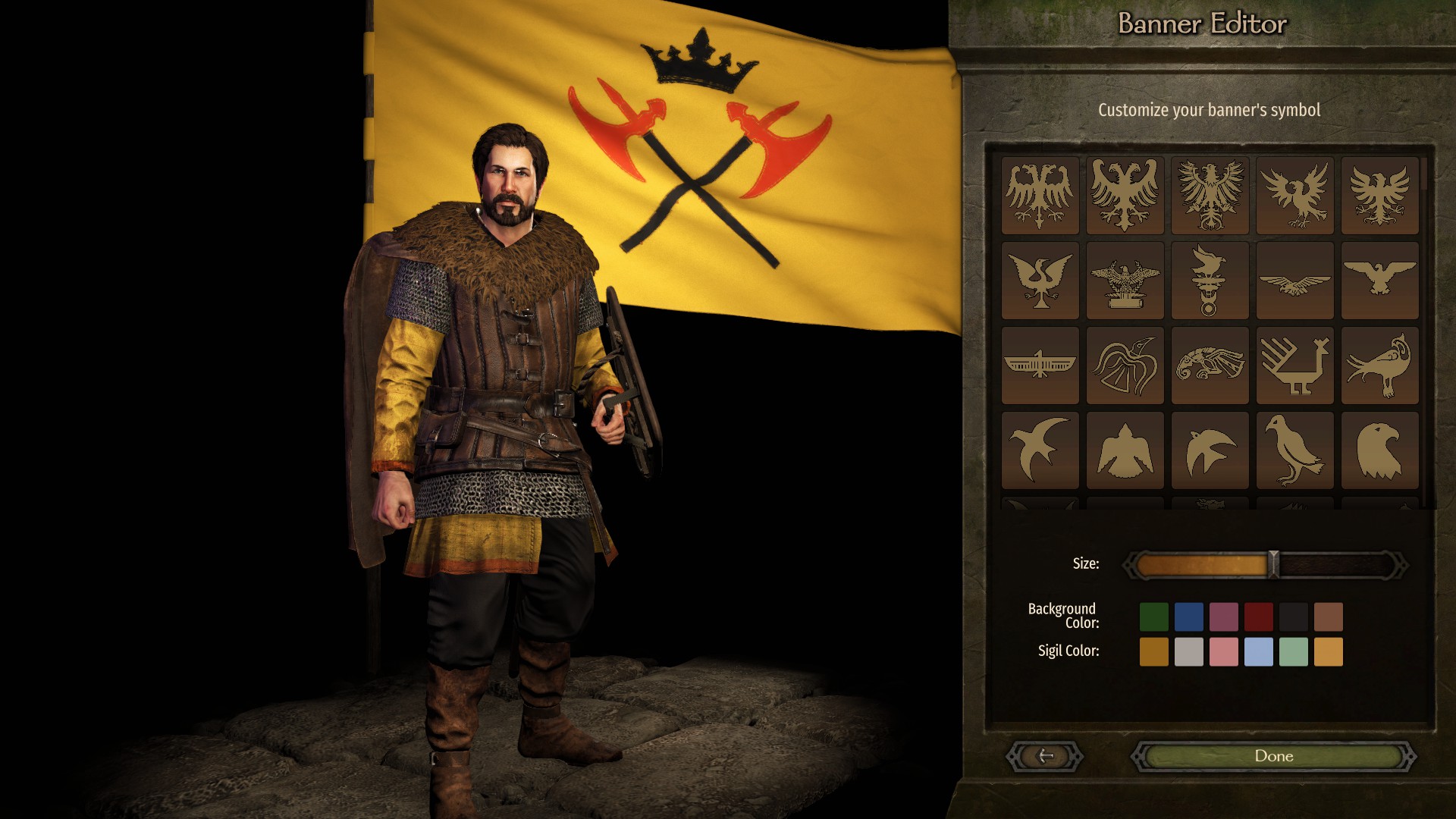Viewport: 1456px width, 819px height.
Task: Choose the spread-wing eagle symbol in the top row
Action: point(1294,193)
